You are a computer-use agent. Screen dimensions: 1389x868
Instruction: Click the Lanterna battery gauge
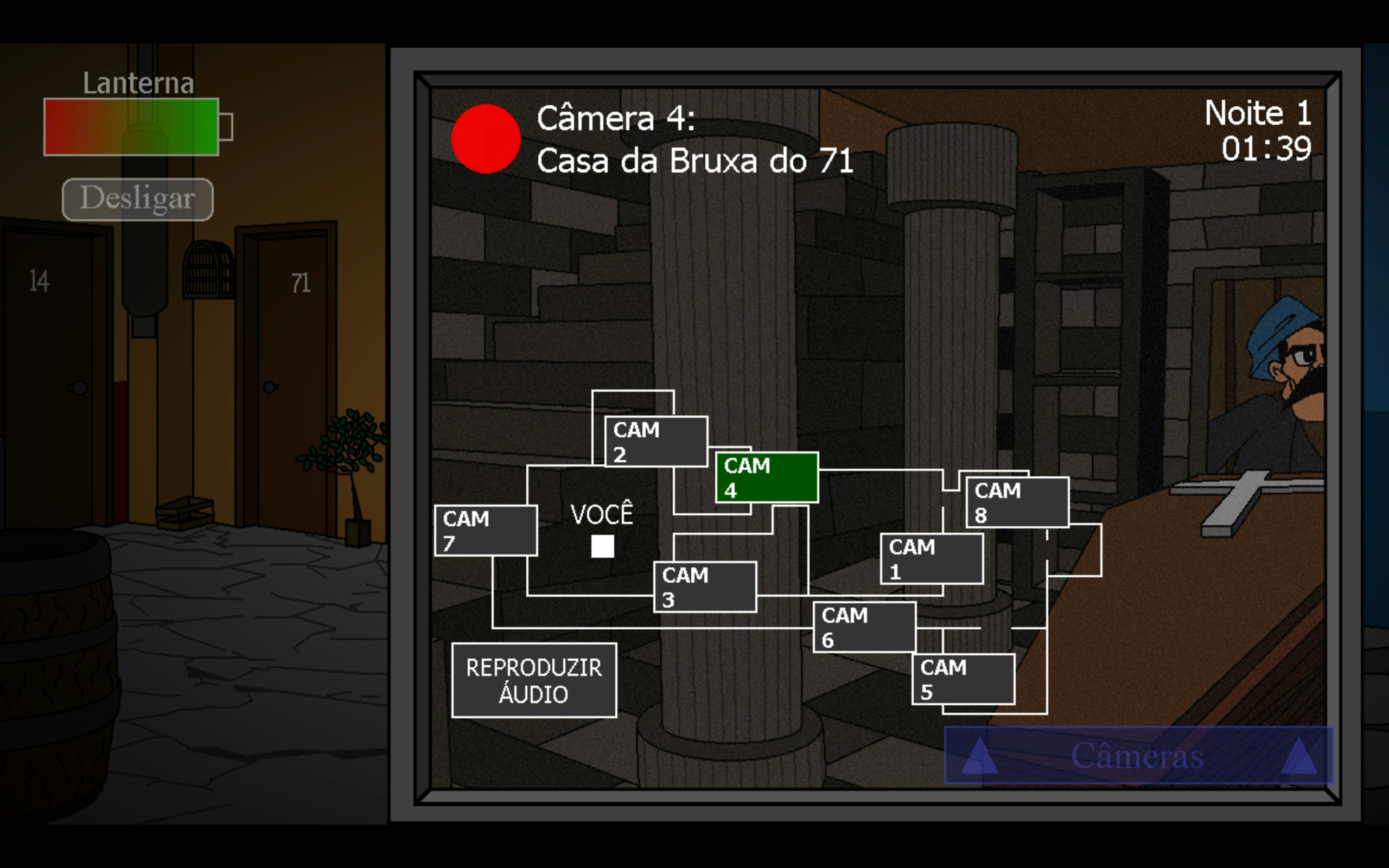[x=131, y=127]
